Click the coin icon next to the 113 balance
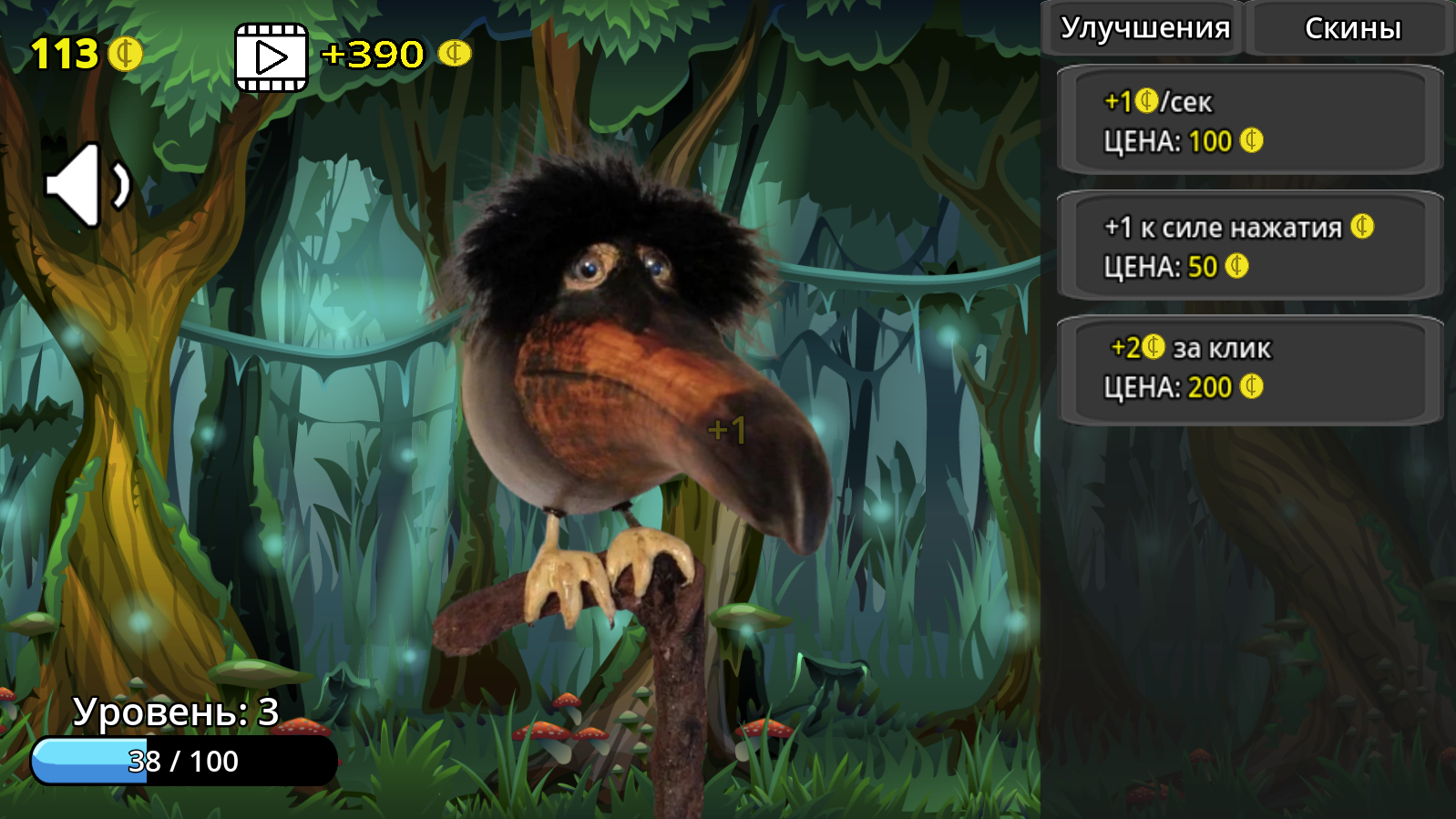Image resolution: width=1456 pixels, height=819 pixels. pyautogui.click(x=125, y=53)
